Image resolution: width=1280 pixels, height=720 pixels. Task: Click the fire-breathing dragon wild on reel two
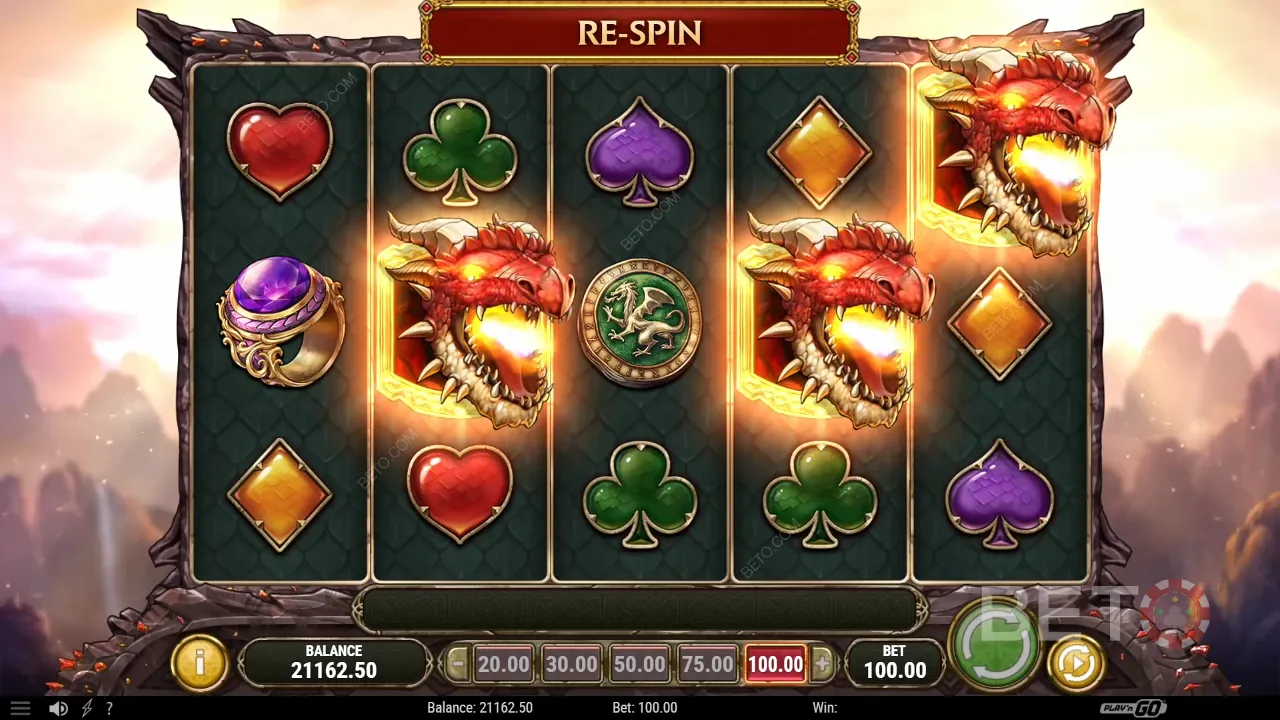tap(465, 310)
